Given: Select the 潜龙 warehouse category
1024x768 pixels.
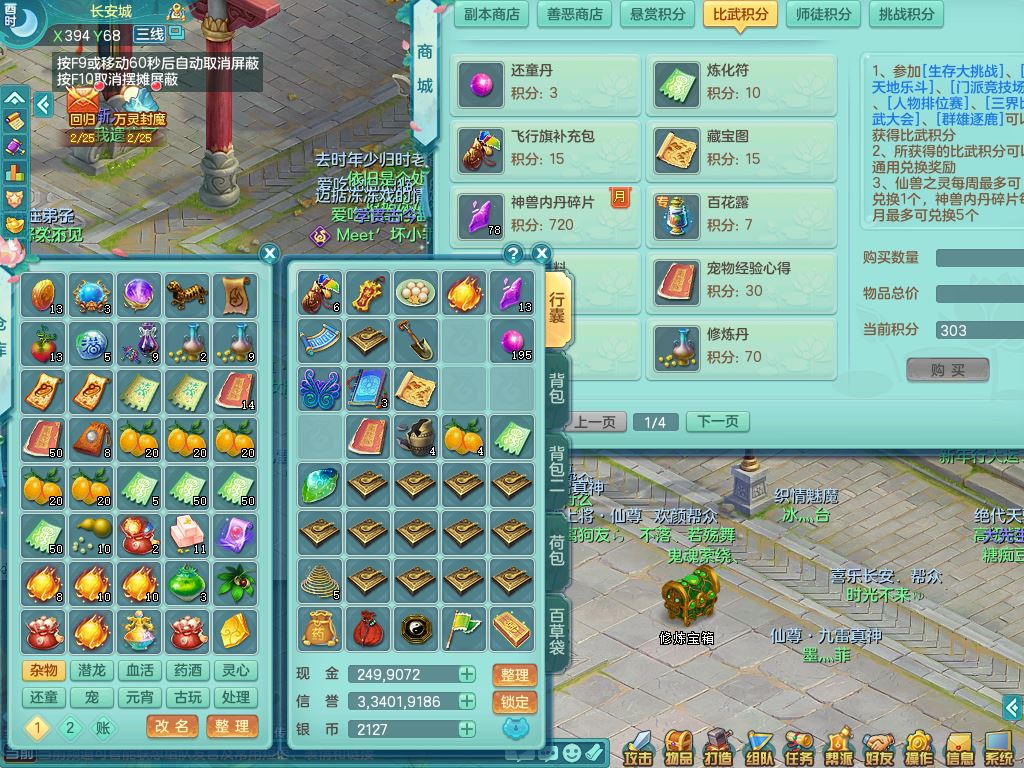Looking at the screenshot, I should (91, 670).
